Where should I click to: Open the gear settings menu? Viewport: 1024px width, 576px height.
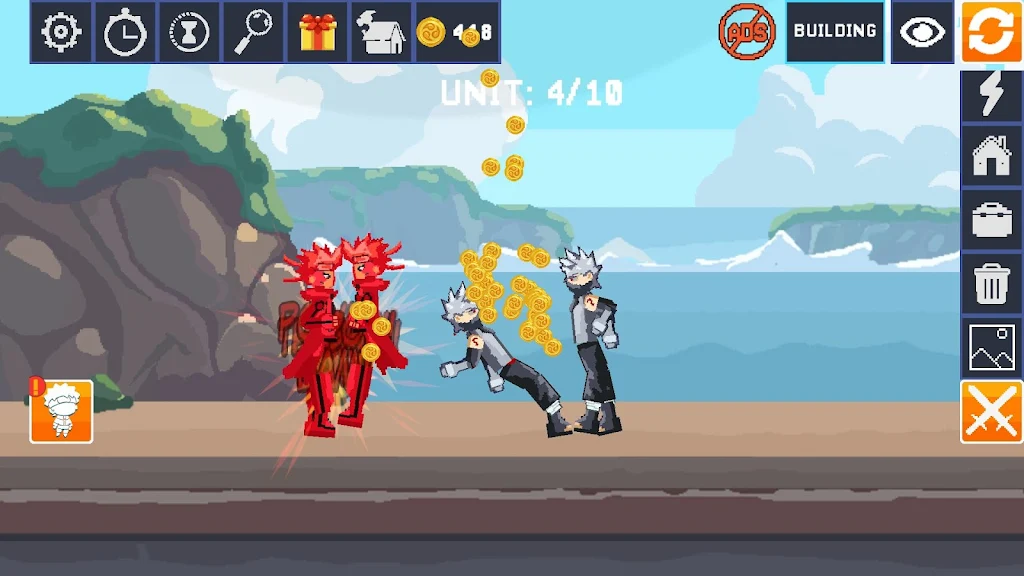(x=61, y=32)
